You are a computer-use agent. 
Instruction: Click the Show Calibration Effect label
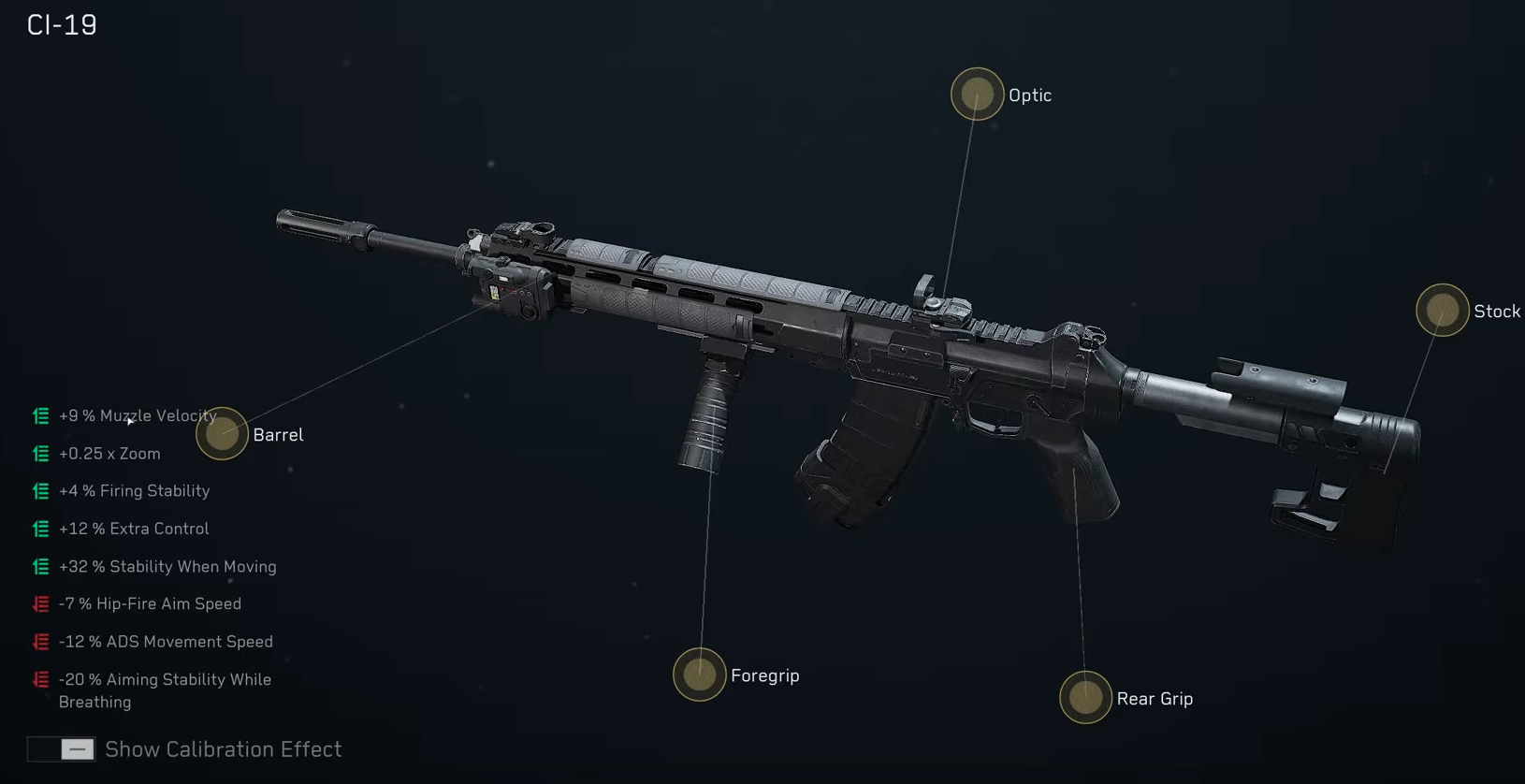224,748
